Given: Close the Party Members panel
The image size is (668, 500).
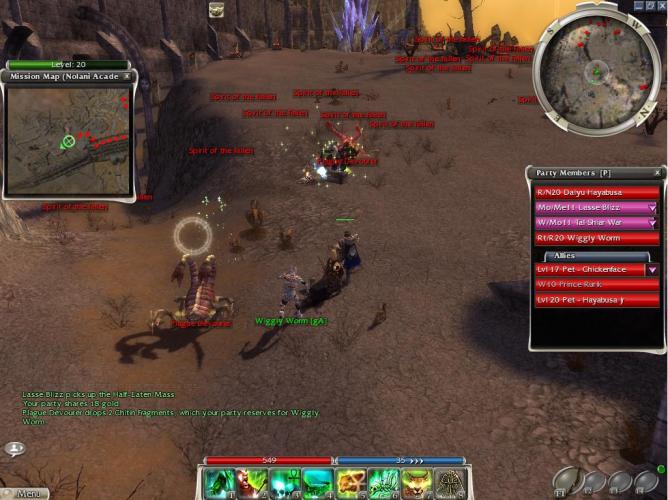Looking at the screenshot, I should coord(658,173).
